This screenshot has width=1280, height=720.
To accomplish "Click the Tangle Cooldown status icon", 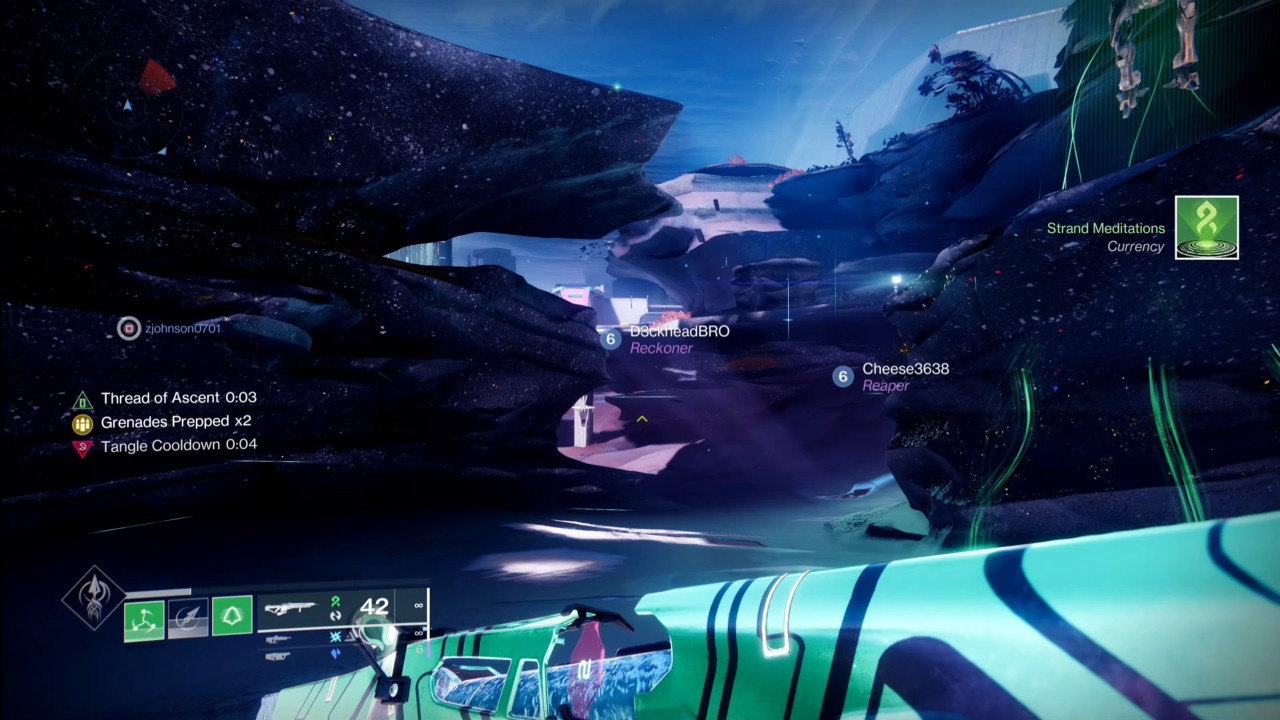I will point(83,447).
